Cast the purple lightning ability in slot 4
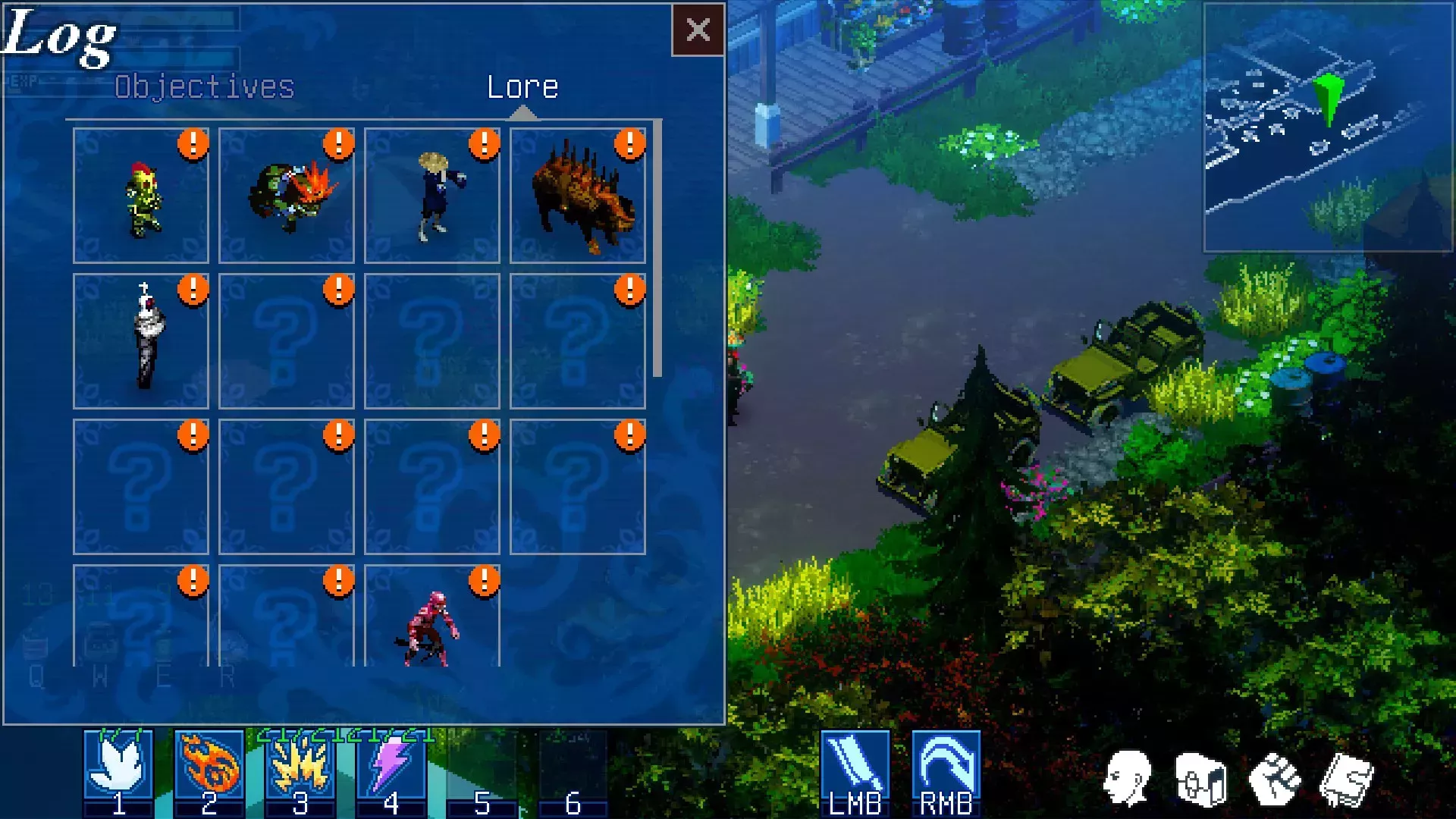 391,764
